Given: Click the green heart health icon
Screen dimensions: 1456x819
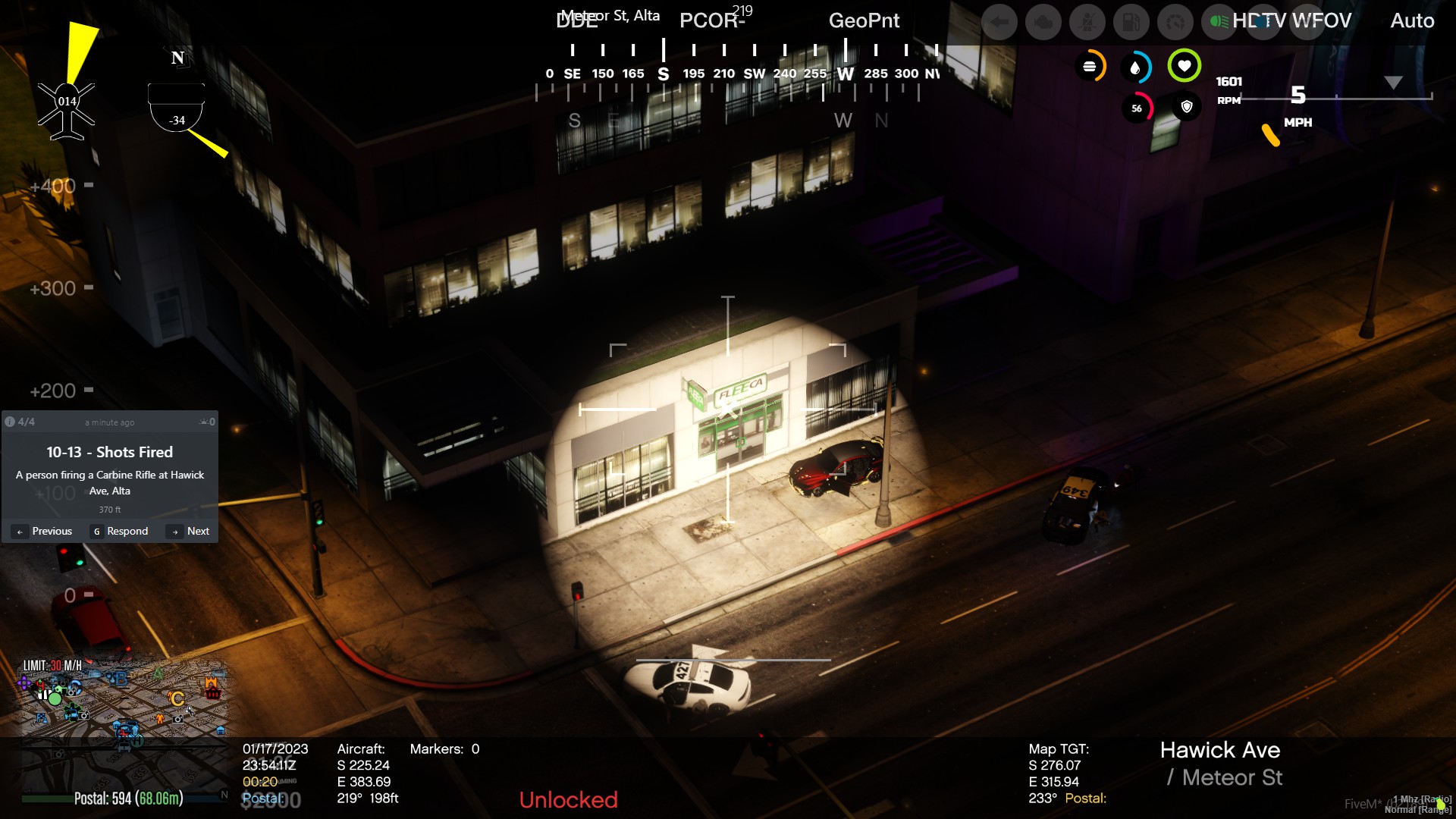Looking at the screenshot, I should point(1184,66).
